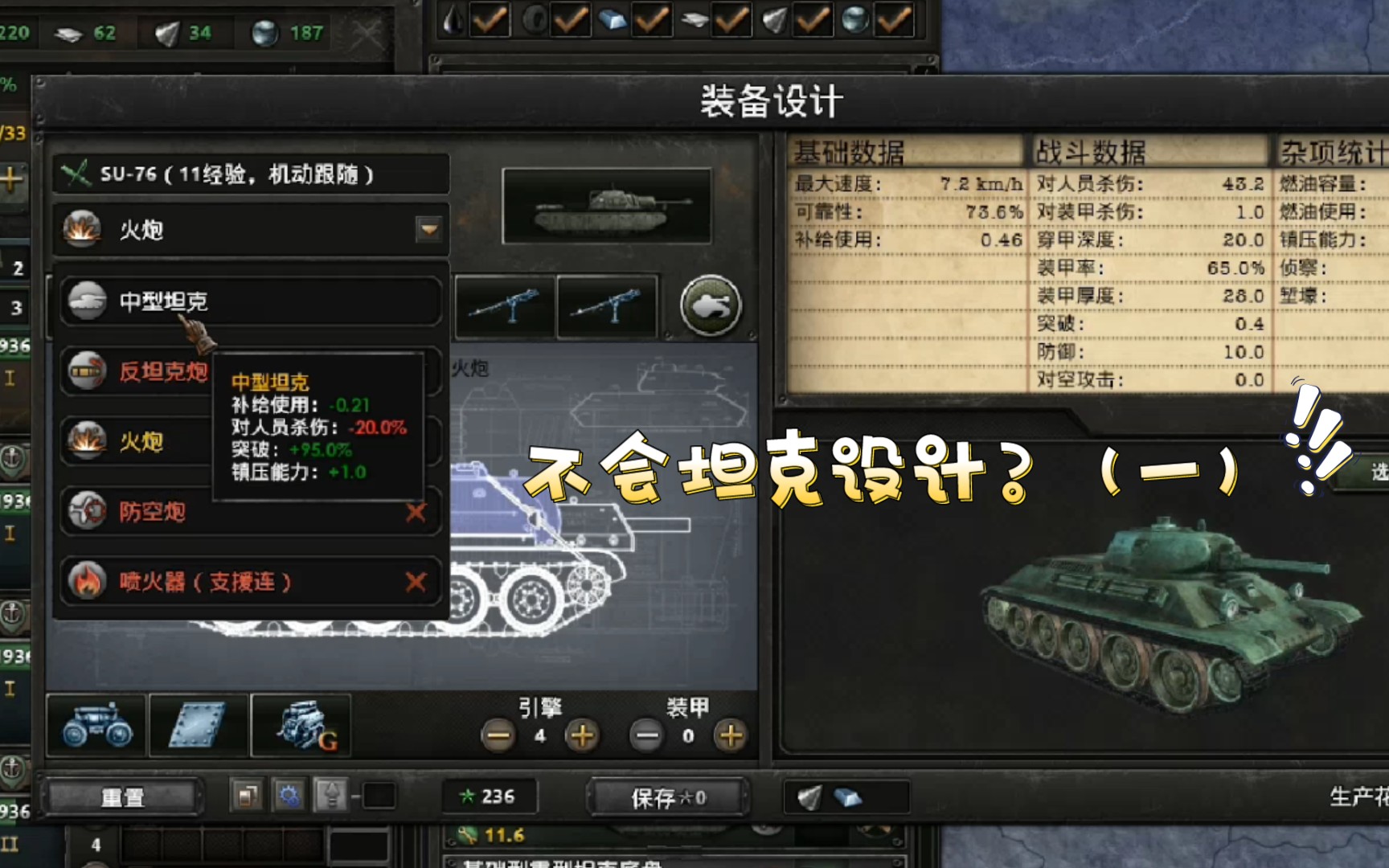Select the suspension wheels module icon

tap(95, 725)
